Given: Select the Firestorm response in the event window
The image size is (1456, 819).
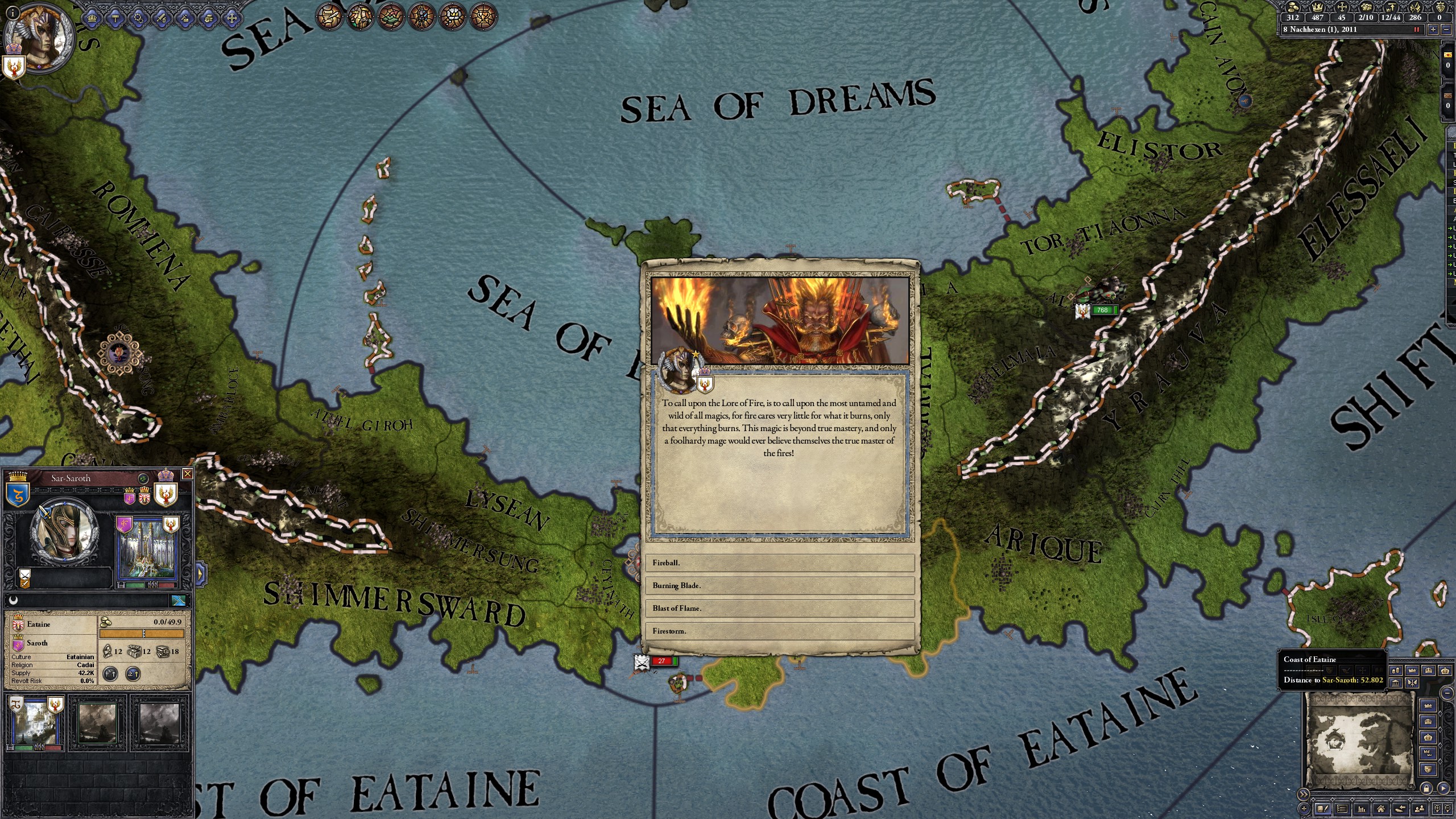Looking at the screenshot, I should 780,631.
